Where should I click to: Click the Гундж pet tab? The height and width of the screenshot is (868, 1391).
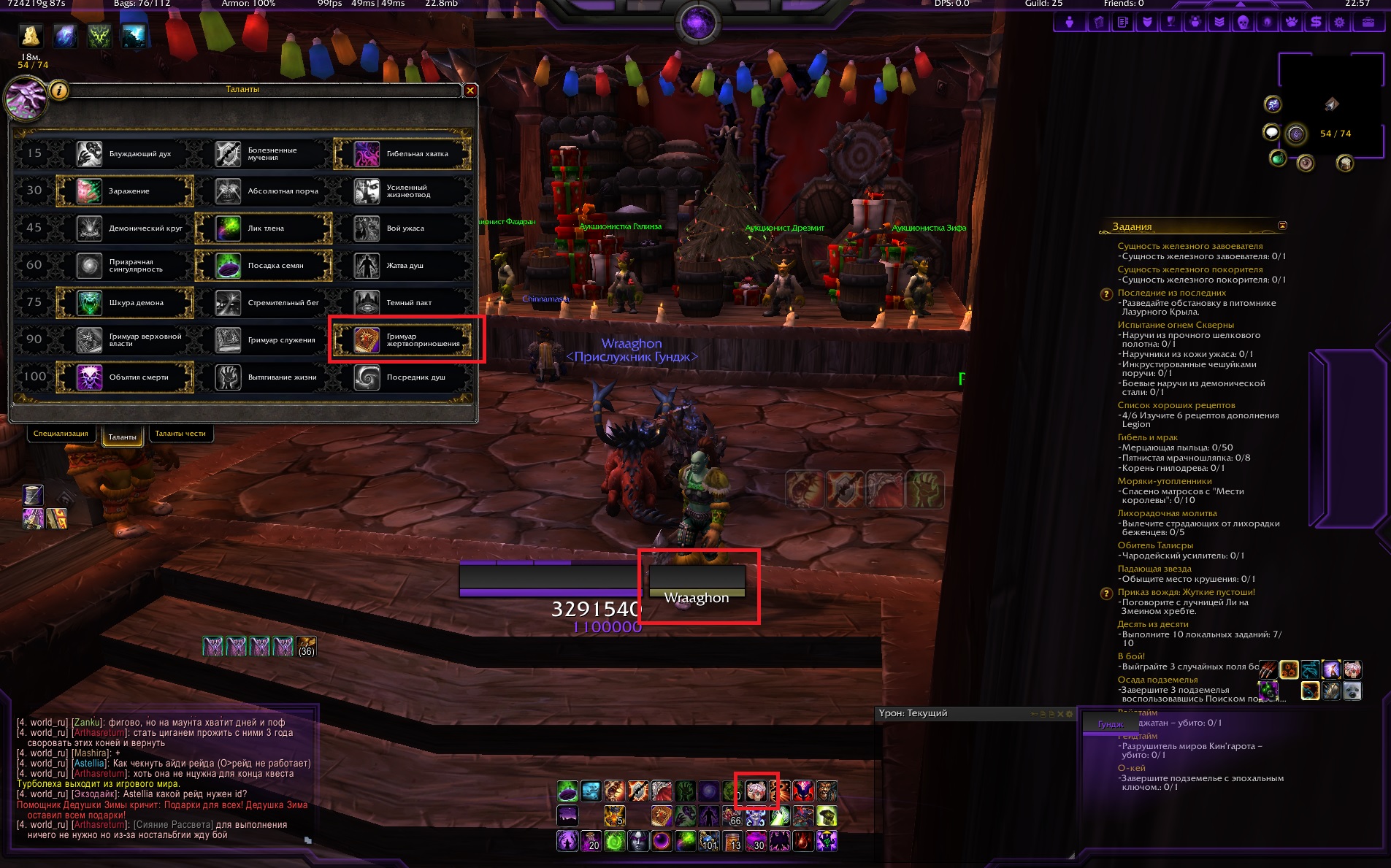coord(1110,724)
